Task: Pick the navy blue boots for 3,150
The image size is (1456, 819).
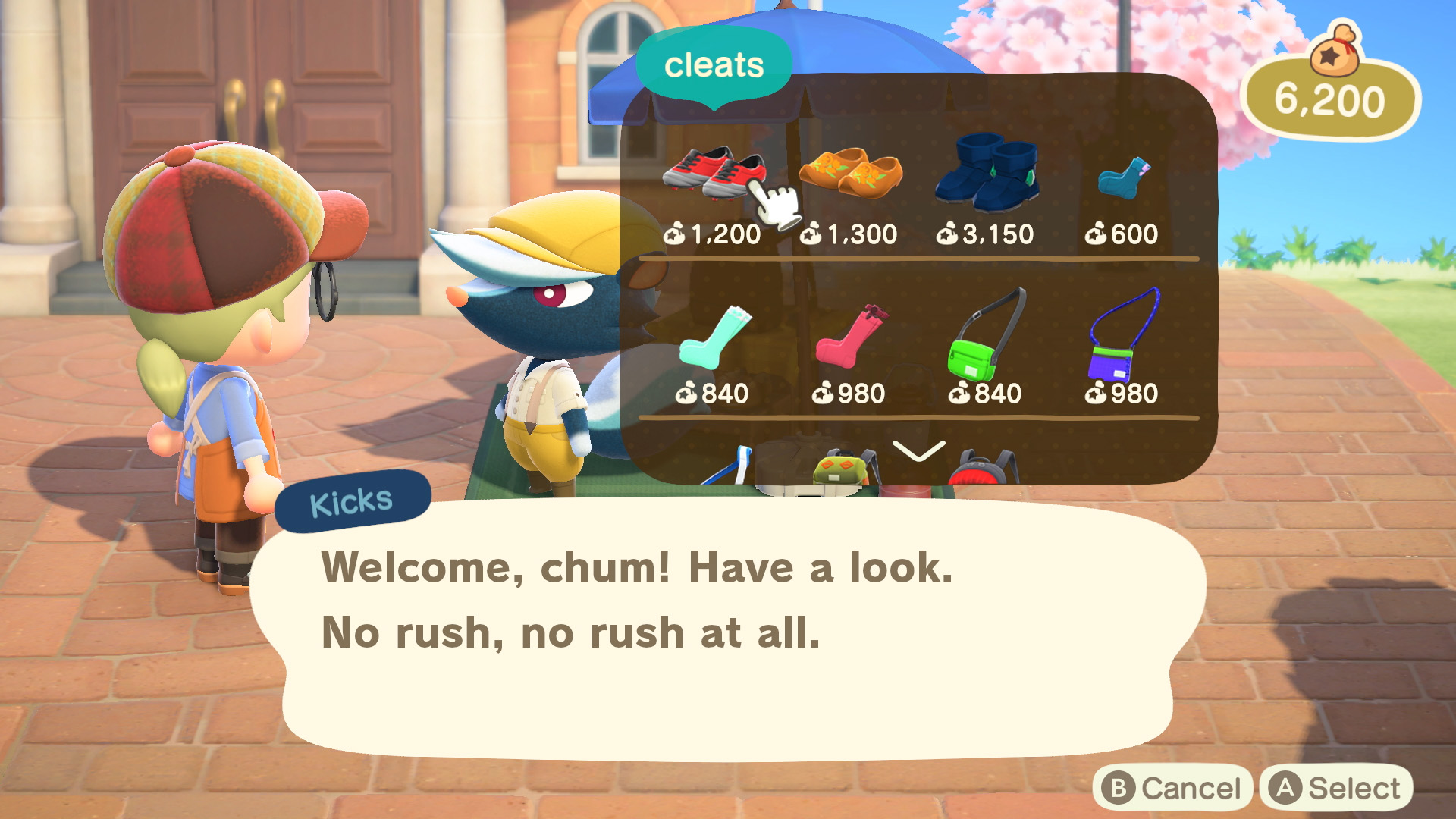Action: (986, 173)
